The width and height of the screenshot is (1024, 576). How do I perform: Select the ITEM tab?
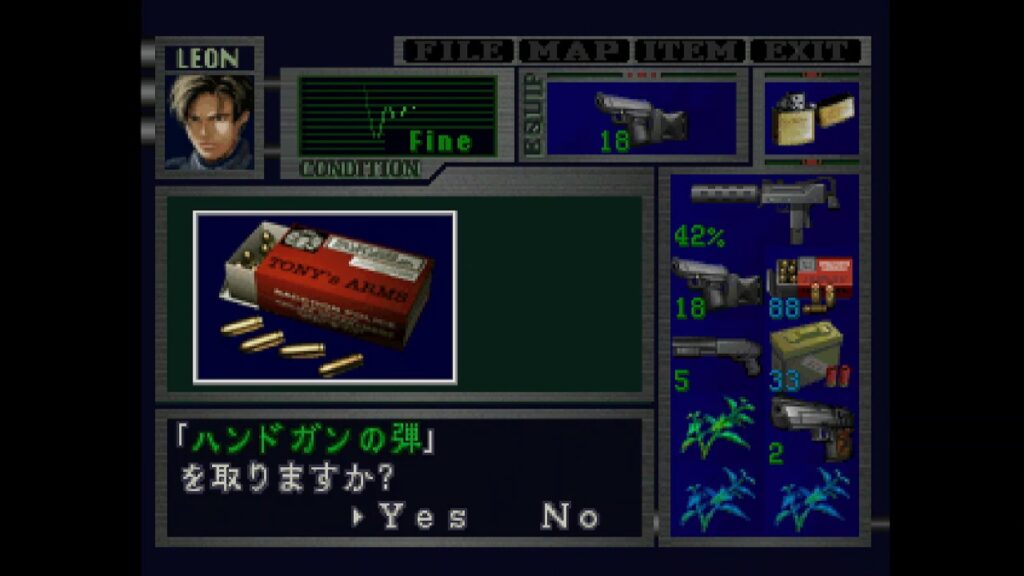(691, 50)
